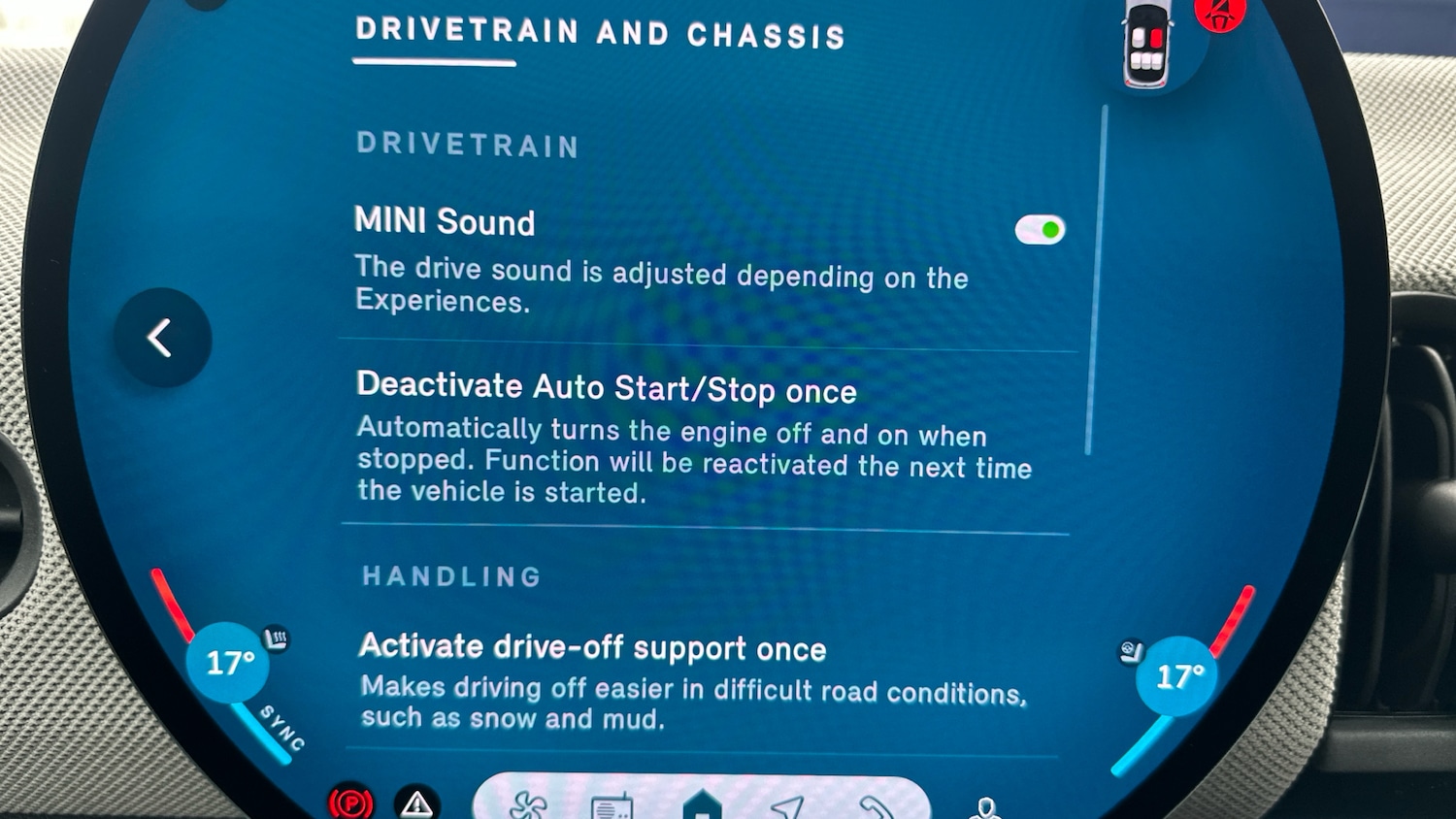Show the car seat occupancy overview
Image resolution: width=1456 pixels, height=819 pixels.
pos(1146,46)
